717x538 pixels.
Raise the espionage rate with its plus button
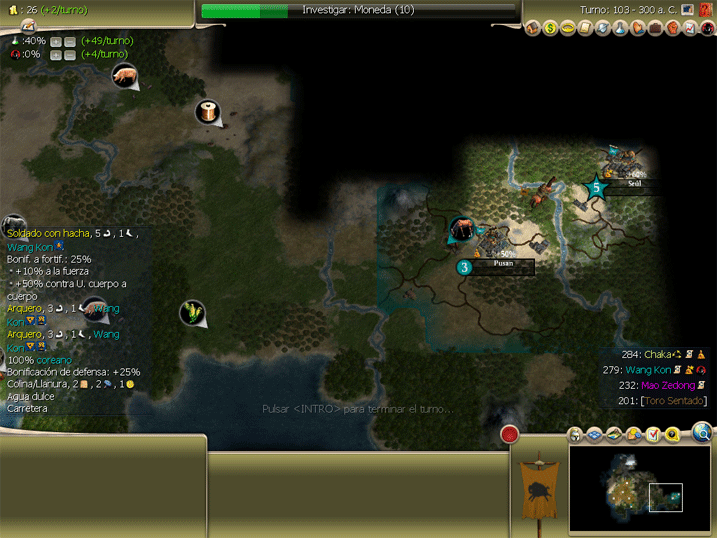click(56, 54)
